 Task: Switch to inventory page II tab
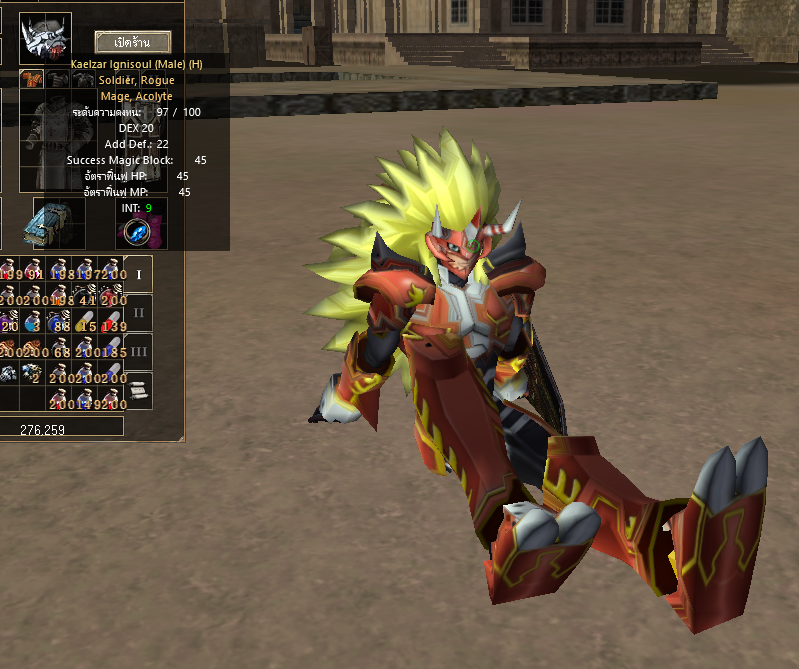pyautogui.click(x=139, y=312)
